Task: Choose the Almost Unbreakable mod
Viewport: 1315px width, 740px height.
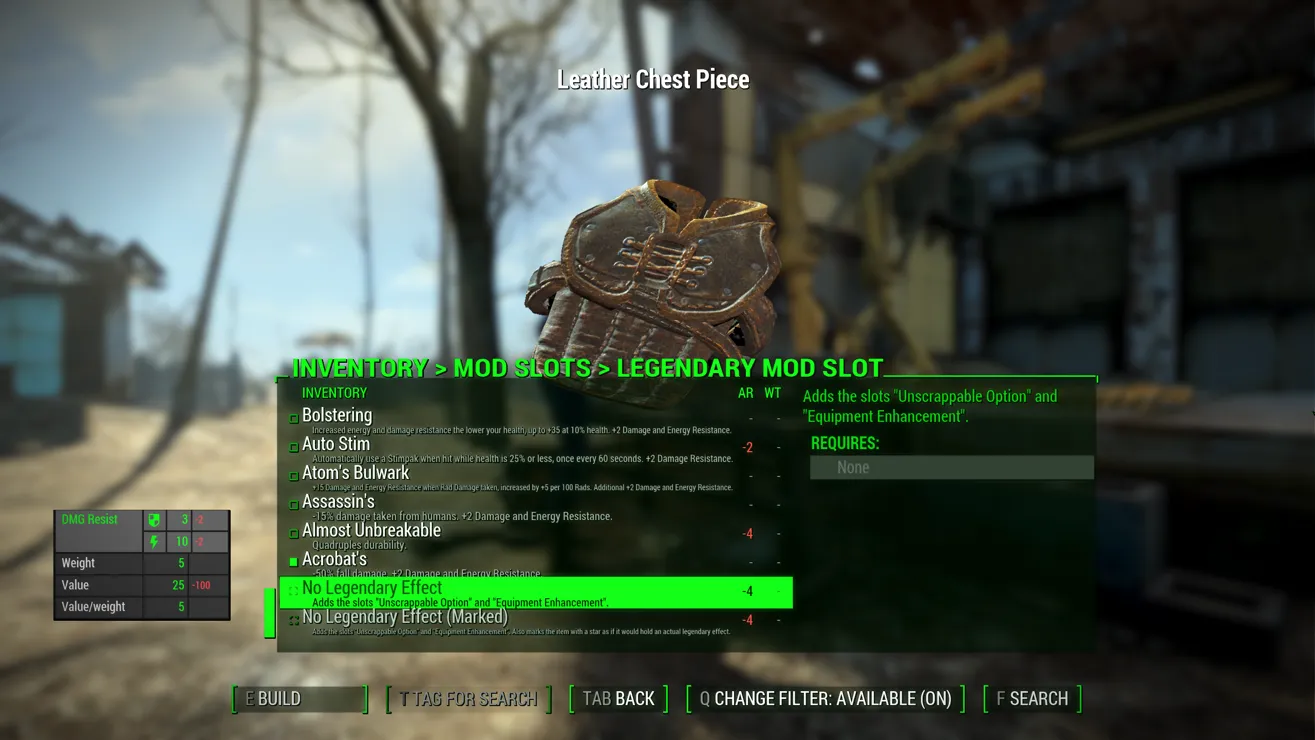Action: pos(371,531)
